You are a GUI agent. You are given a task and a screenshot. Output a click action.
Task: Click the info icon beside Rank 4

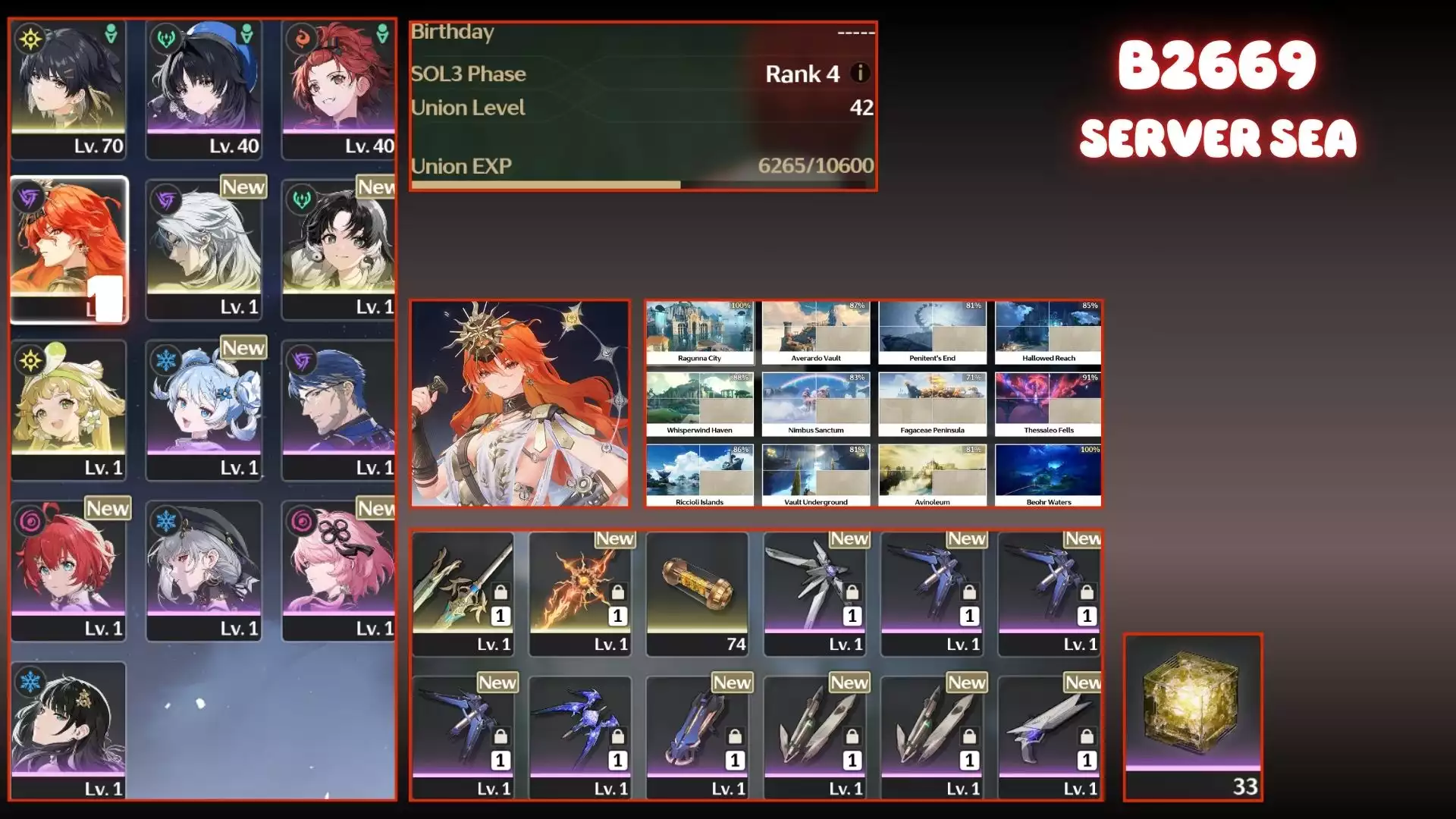click(x=859, y=73)
